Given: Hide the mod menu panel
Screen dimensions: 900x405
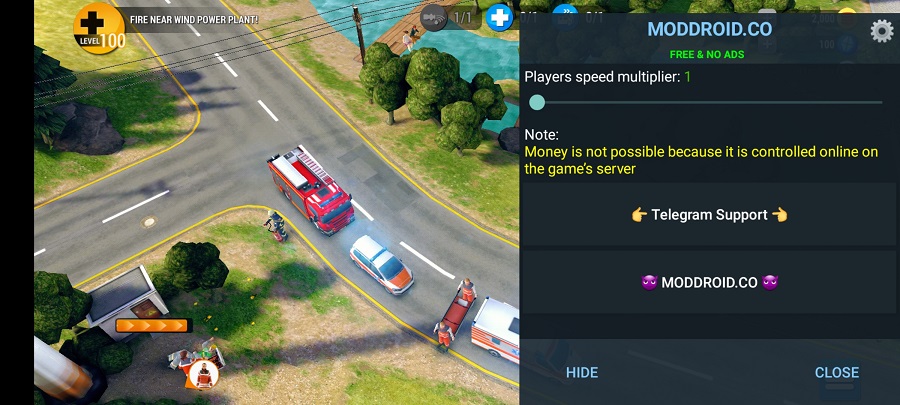Looking at the screenshot, I should [x=582, y=372].
